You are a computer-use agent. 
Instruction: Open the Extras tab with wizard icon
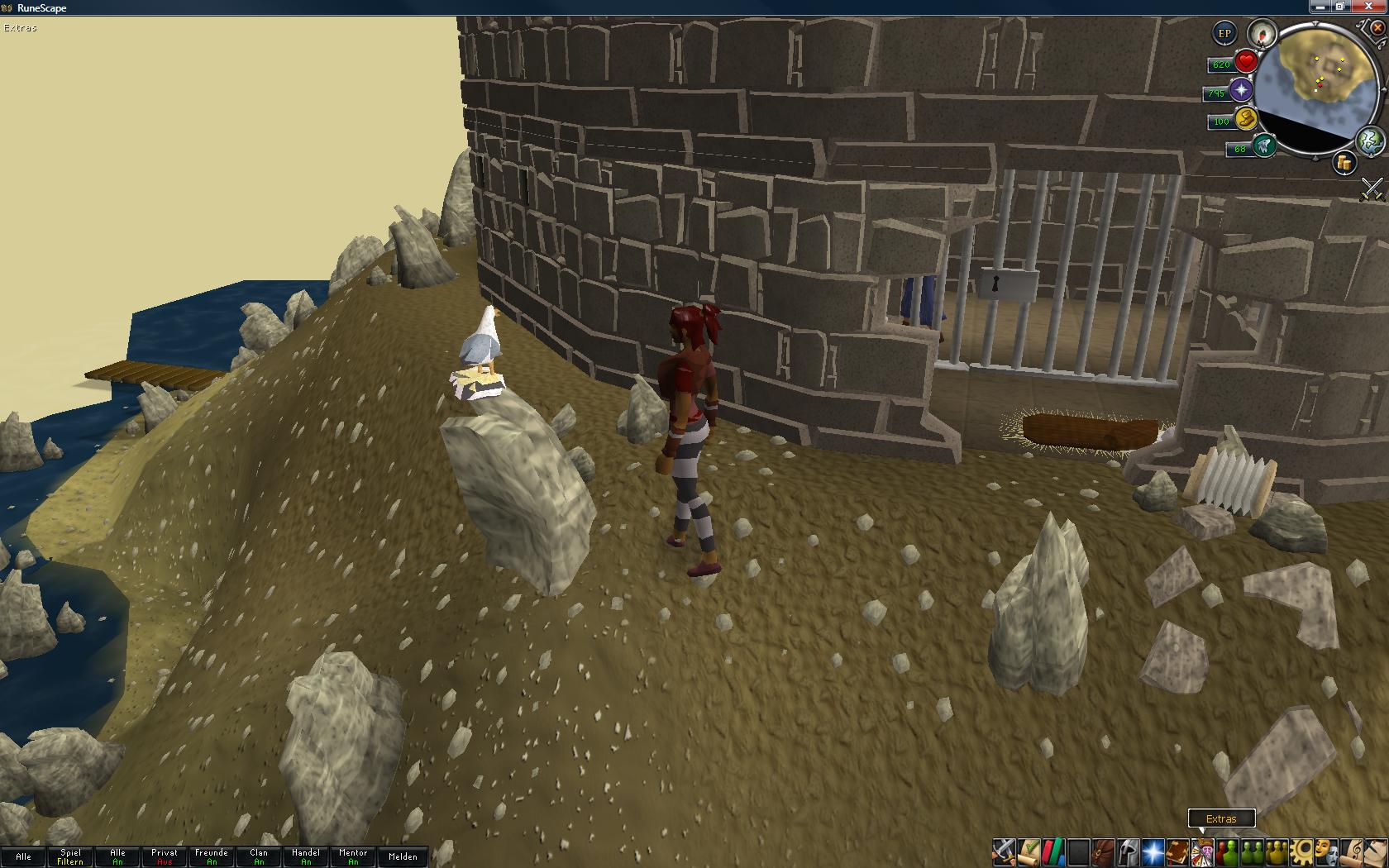(x=1202, y=851)
